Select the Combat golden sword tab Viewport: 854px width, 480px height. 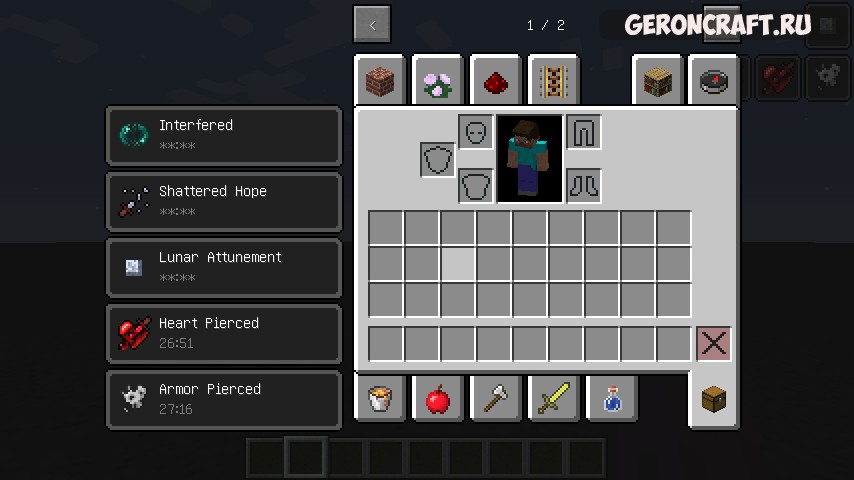click(x=553, y=399)
